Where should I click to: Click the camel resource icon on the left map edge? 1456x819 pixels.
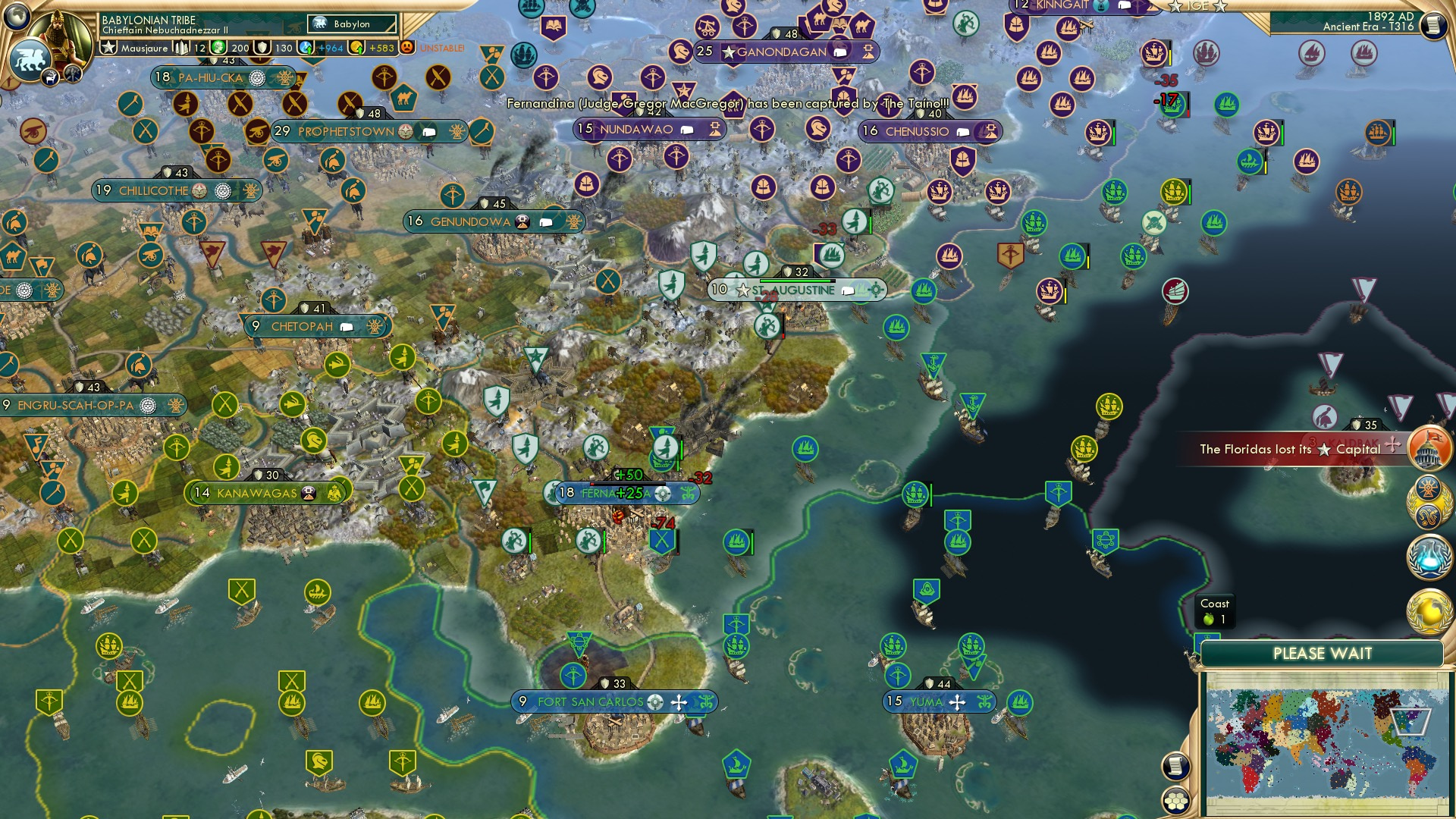pyautogui.click(x=11, y=256)
